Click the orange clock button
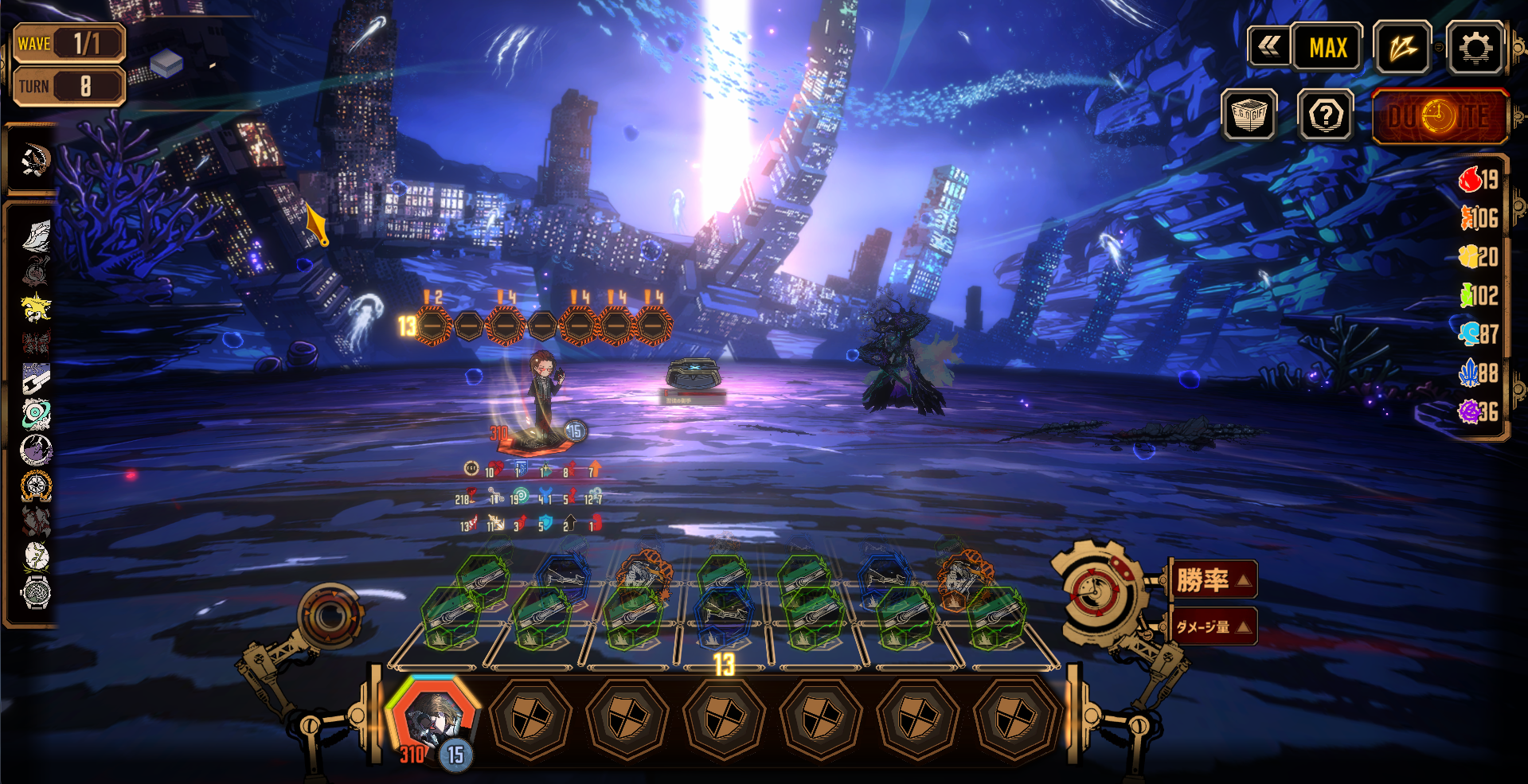Viewport: 1528px width, 784px height. coord(1440,117)
